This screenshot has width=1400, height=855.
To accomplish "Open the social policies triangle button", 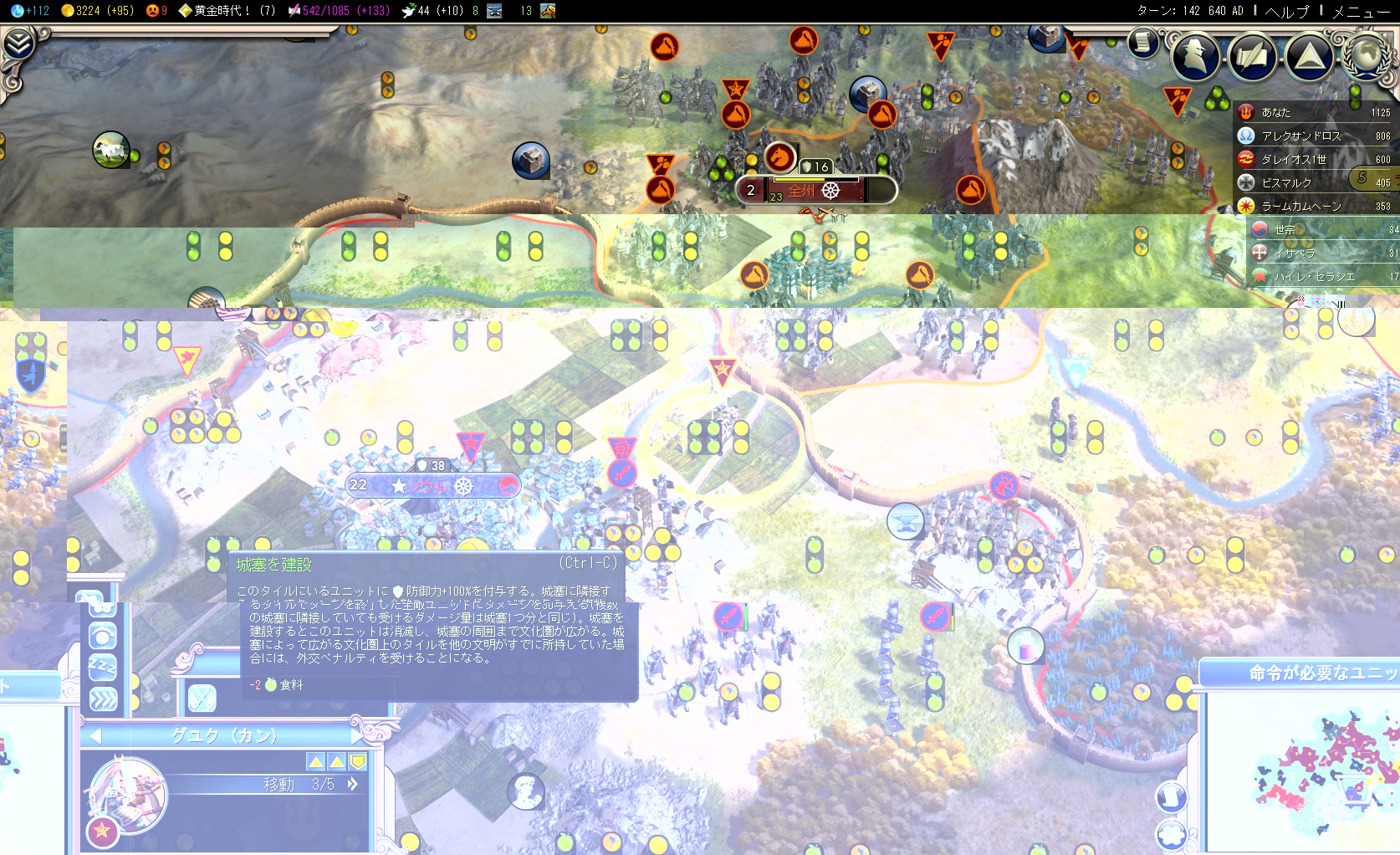I will point(1309,56).
